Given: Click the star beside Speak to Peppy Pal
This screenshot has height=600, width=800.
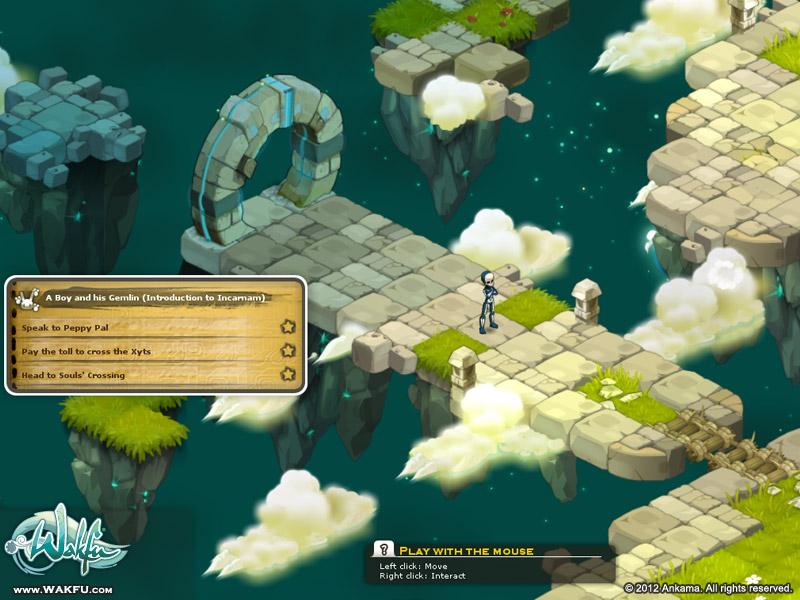Looking at the screenshot, I should [x=288, y=326].
